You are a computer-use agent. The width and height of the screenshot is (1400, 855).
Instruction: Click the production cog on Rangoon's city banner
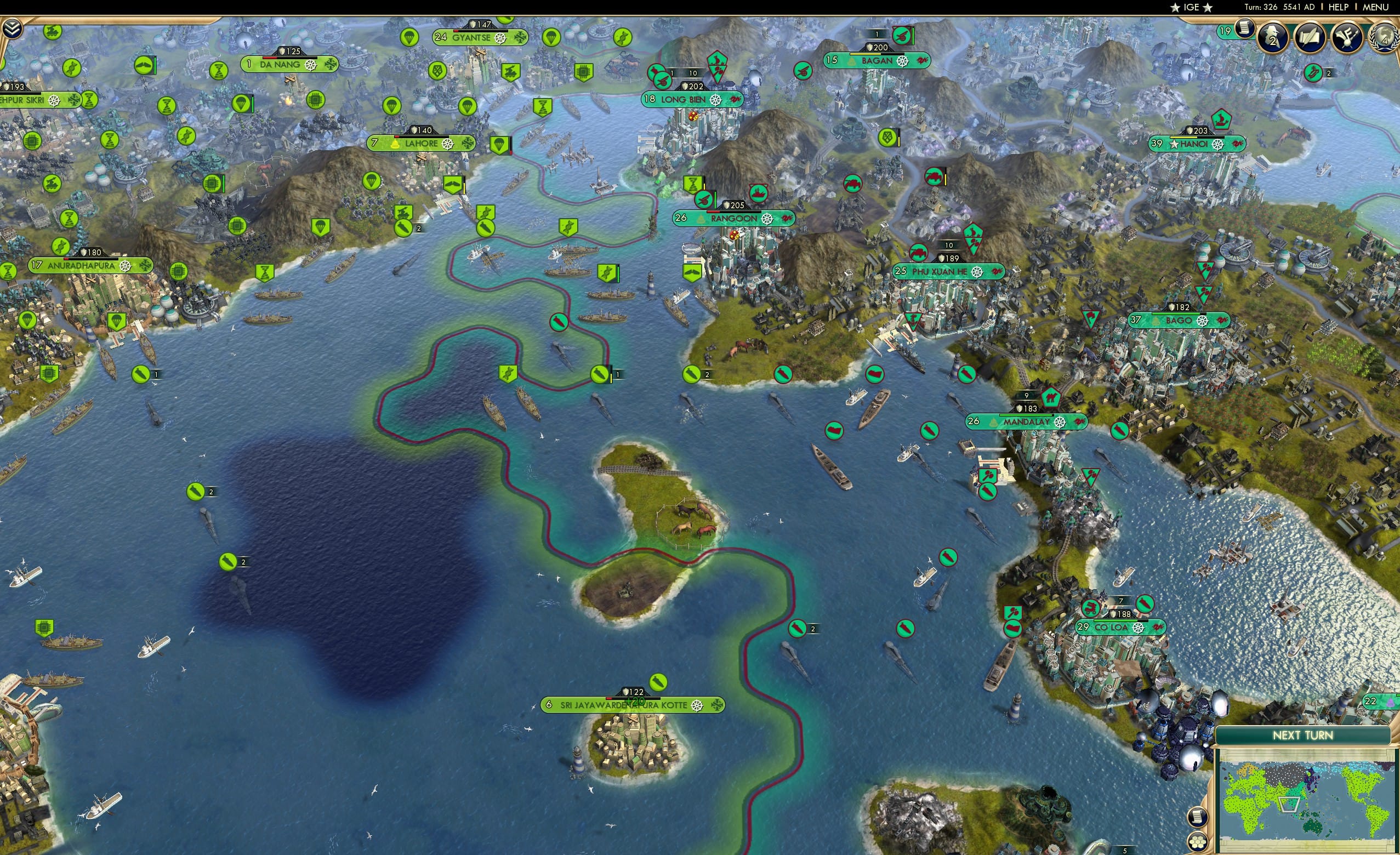click(x=769, y=219)
